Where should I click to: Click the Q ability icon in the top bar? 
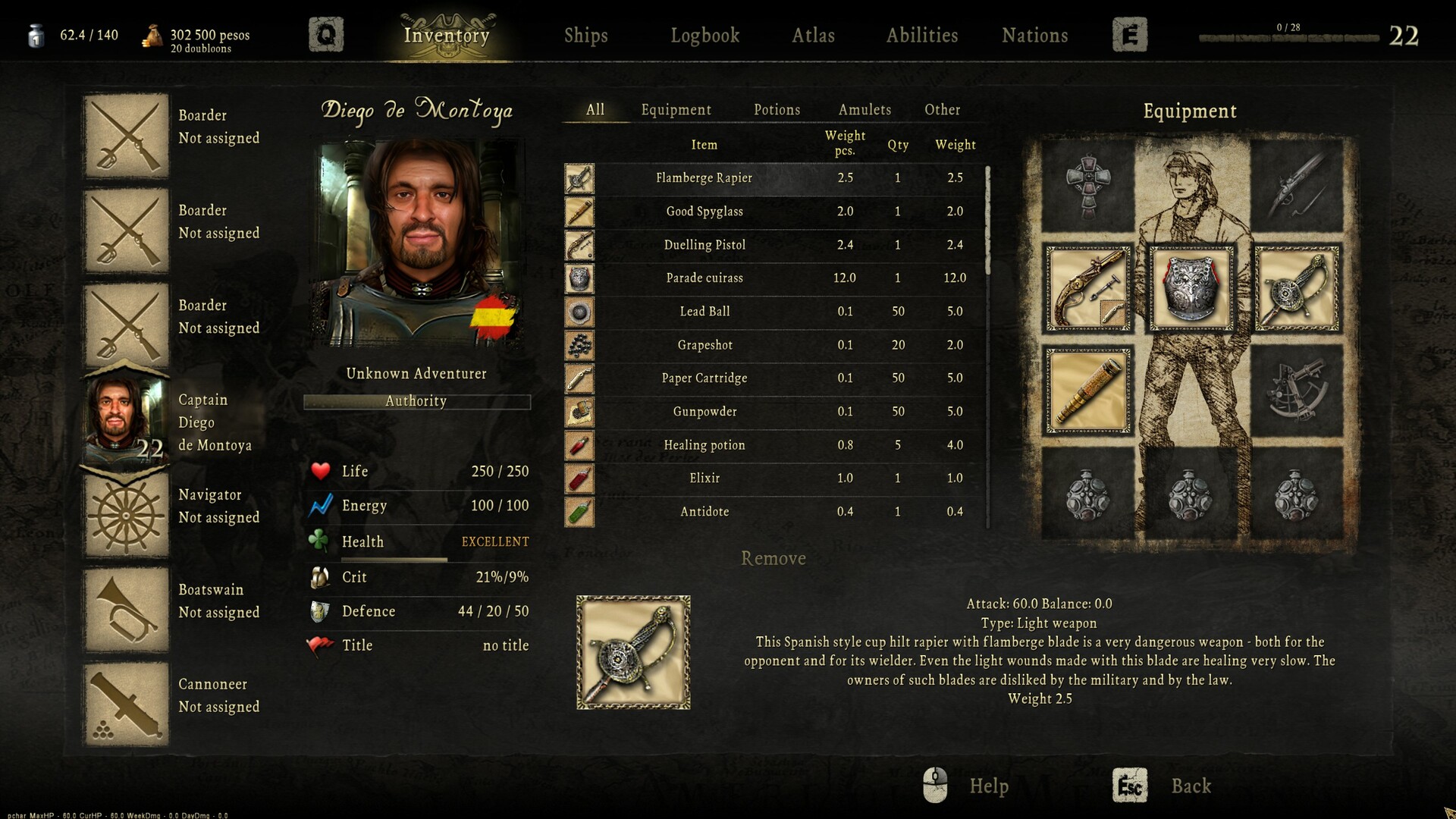326,34
